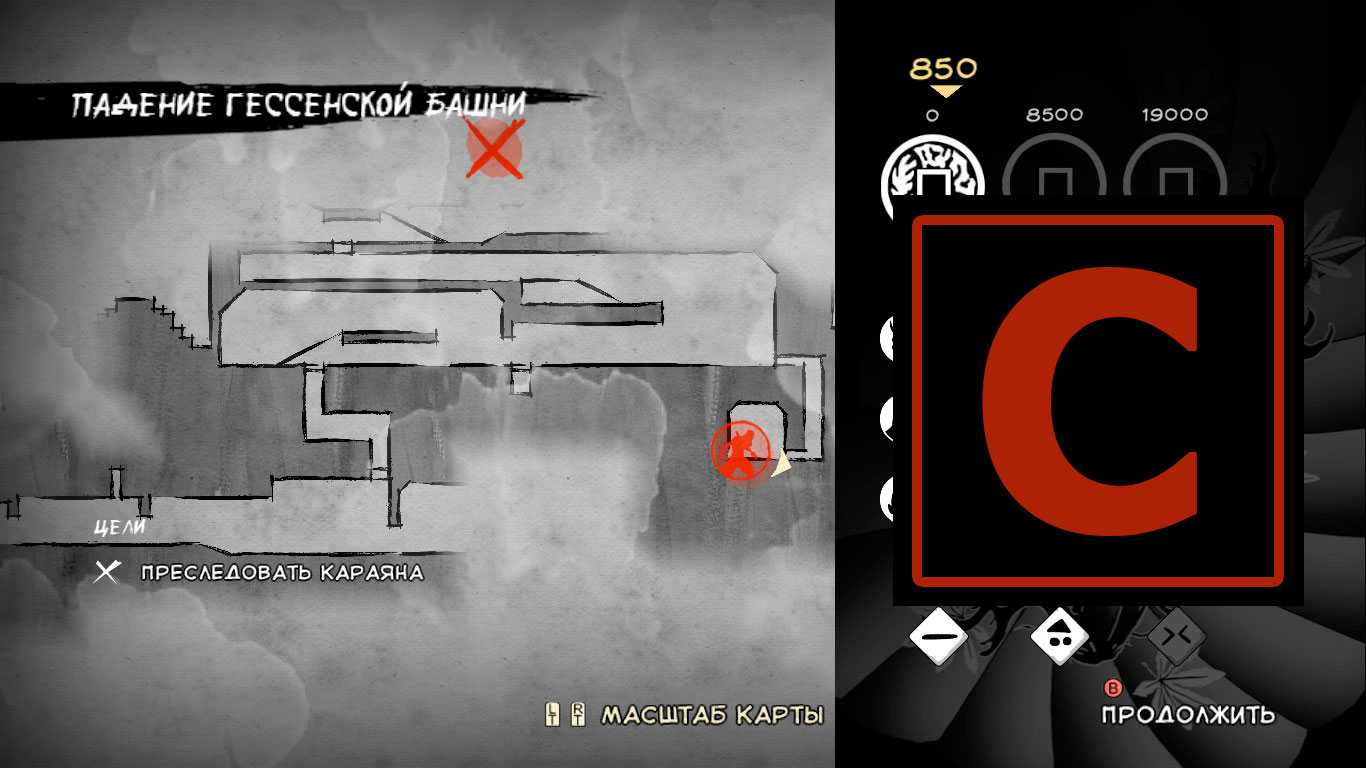The width and height of the screenshot is (1366, 768).
Task: Click the red ninja position marker
Action: click(x=740, y=450)
